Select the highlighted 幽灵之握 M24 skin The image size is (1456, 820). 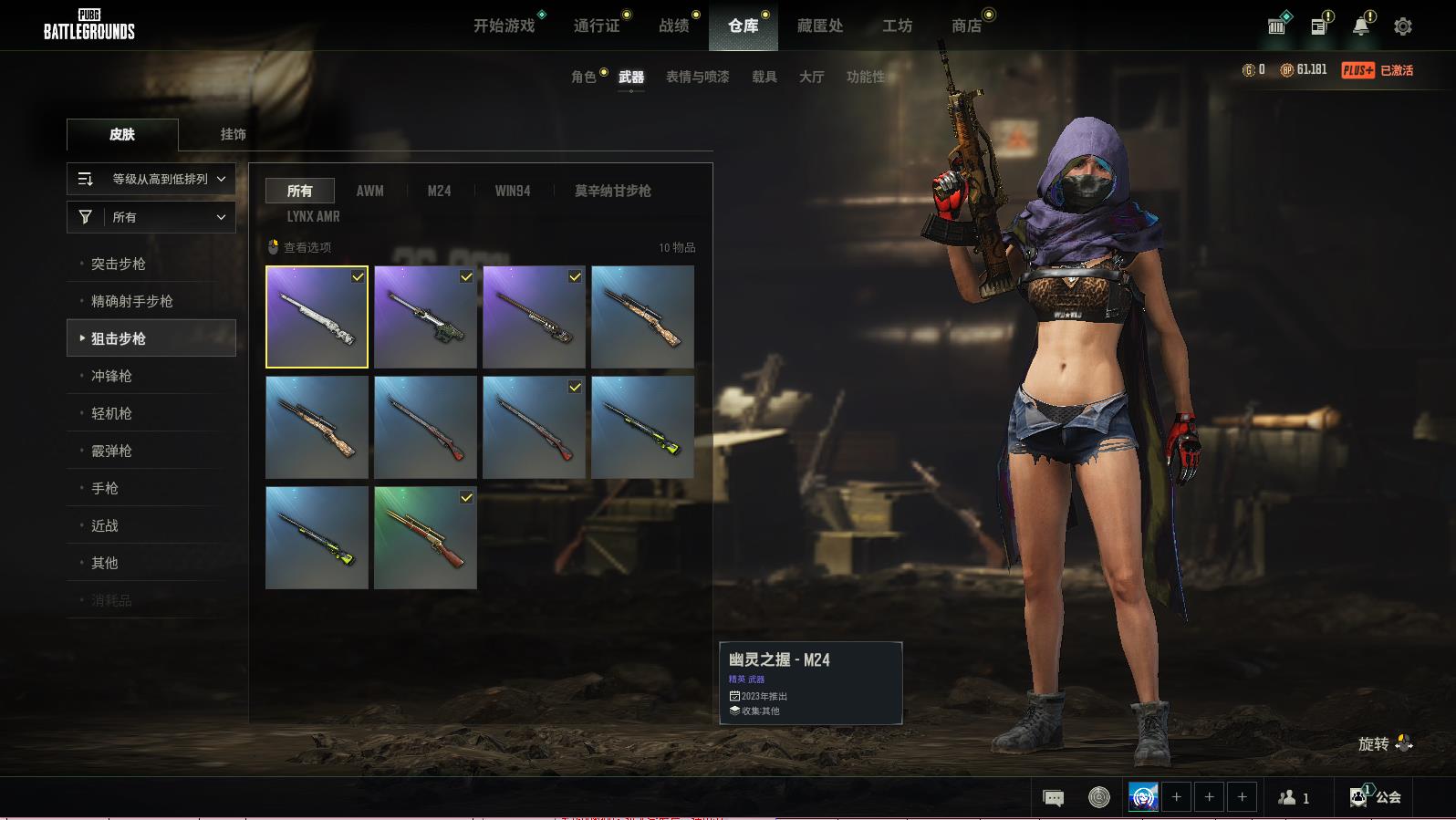pos(317,317)
